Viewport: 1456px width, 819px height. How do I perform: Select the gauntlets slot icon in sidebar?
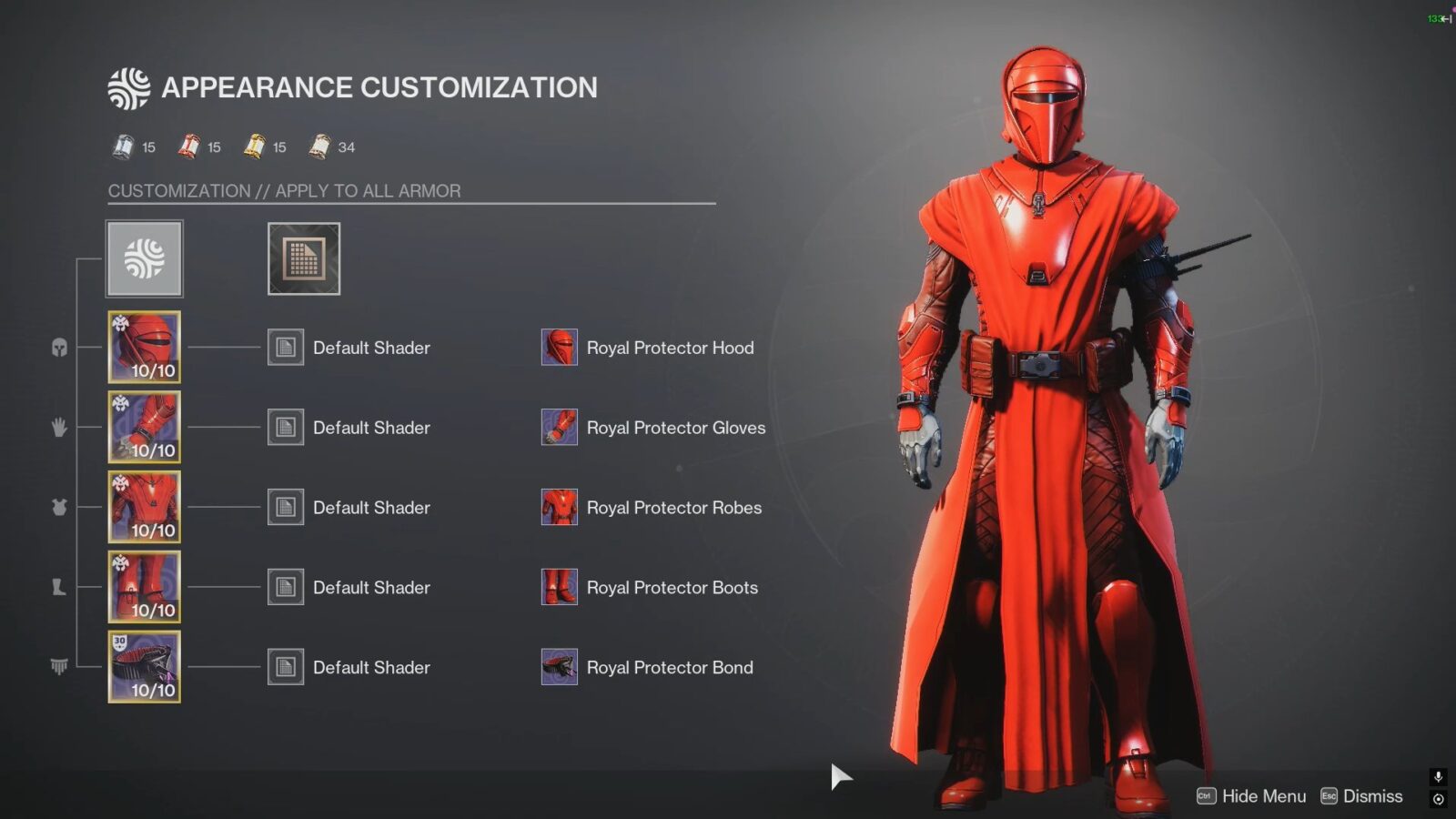57,427
